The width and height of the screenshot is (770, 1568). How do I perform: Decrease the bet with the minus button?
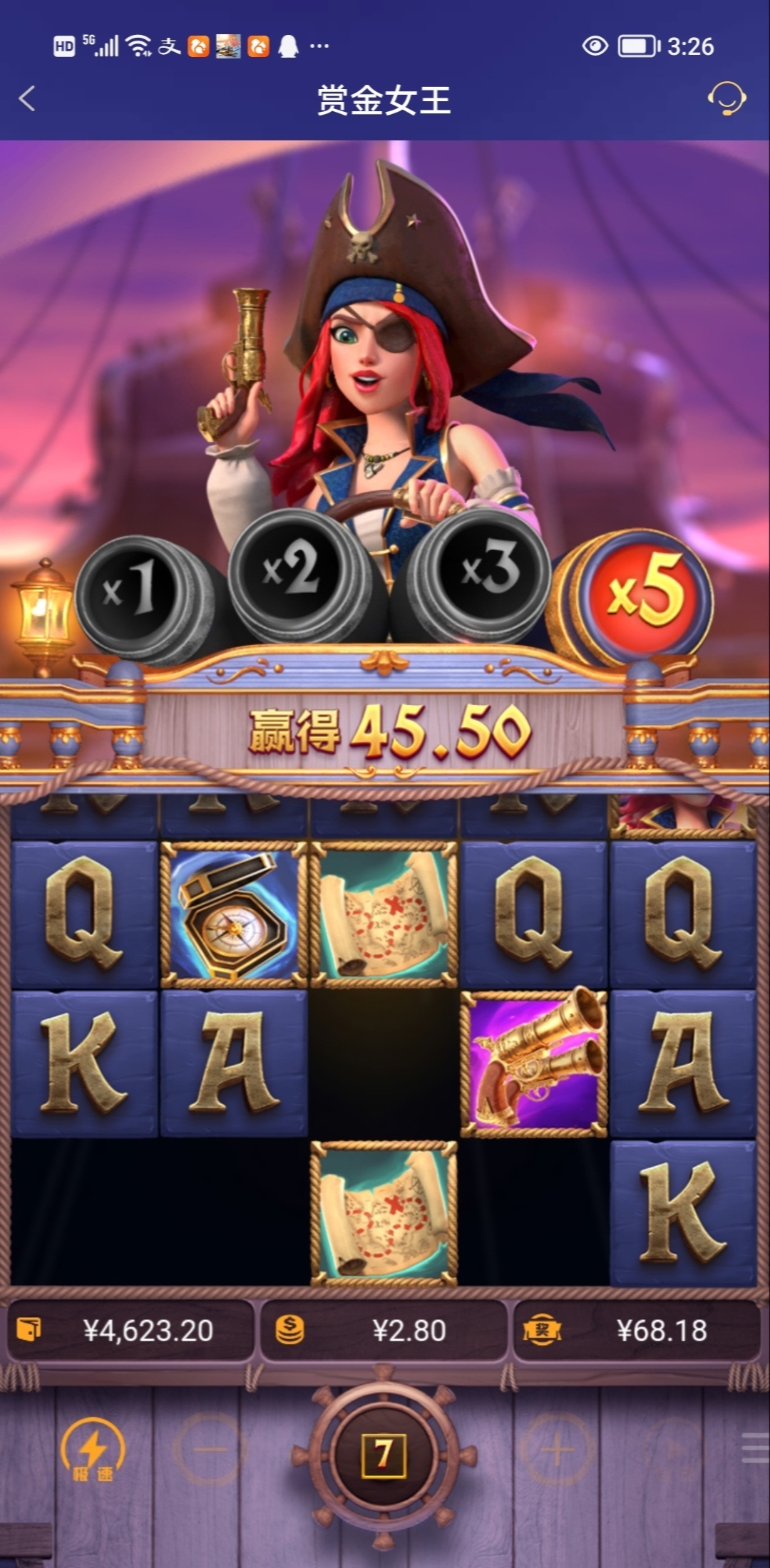pos(210,1450)
